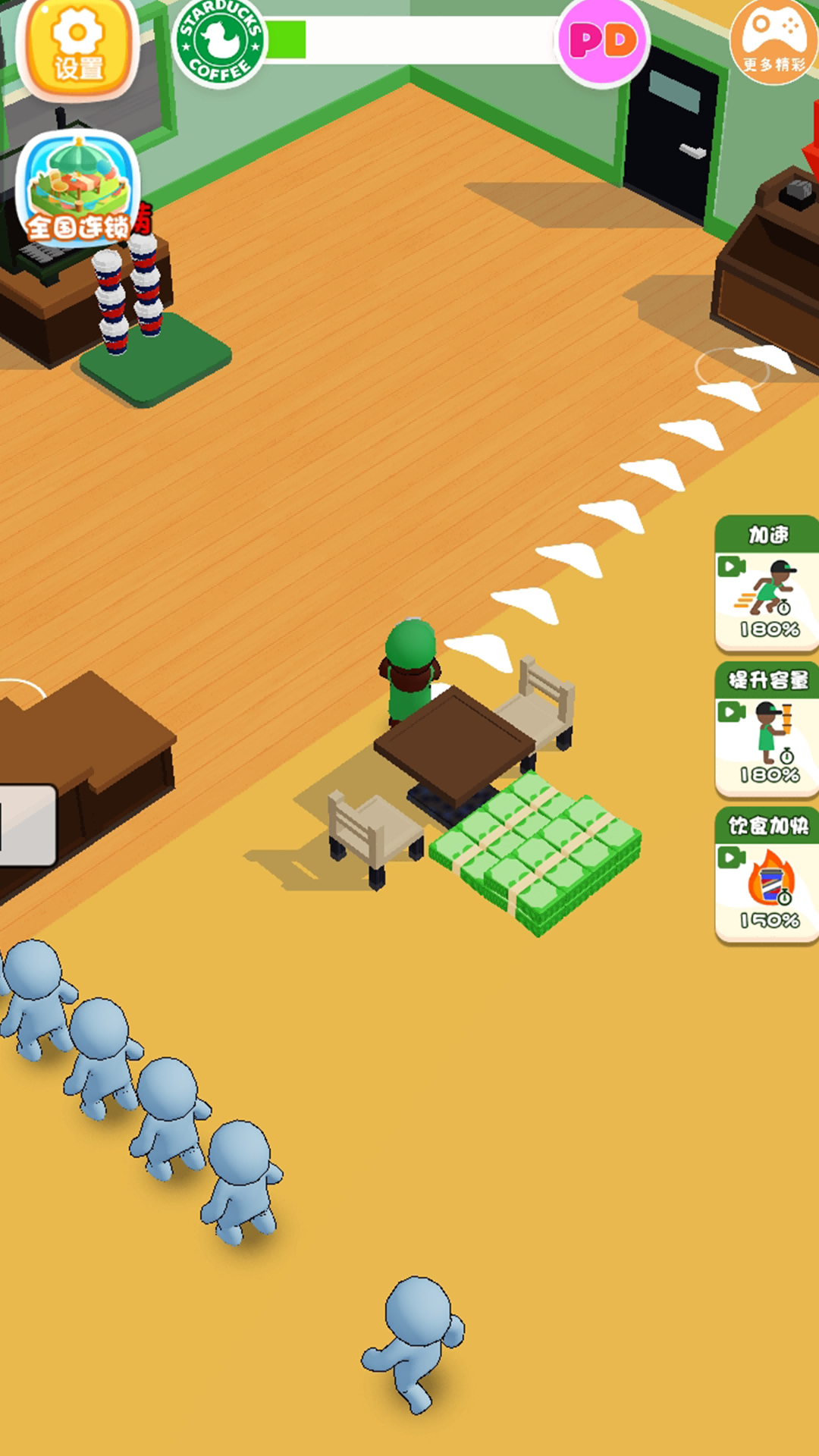Screen dimensions: 819x1456
Task: Activate the 提升容量 capacity boost ad
Action: [x=767, y=730]
